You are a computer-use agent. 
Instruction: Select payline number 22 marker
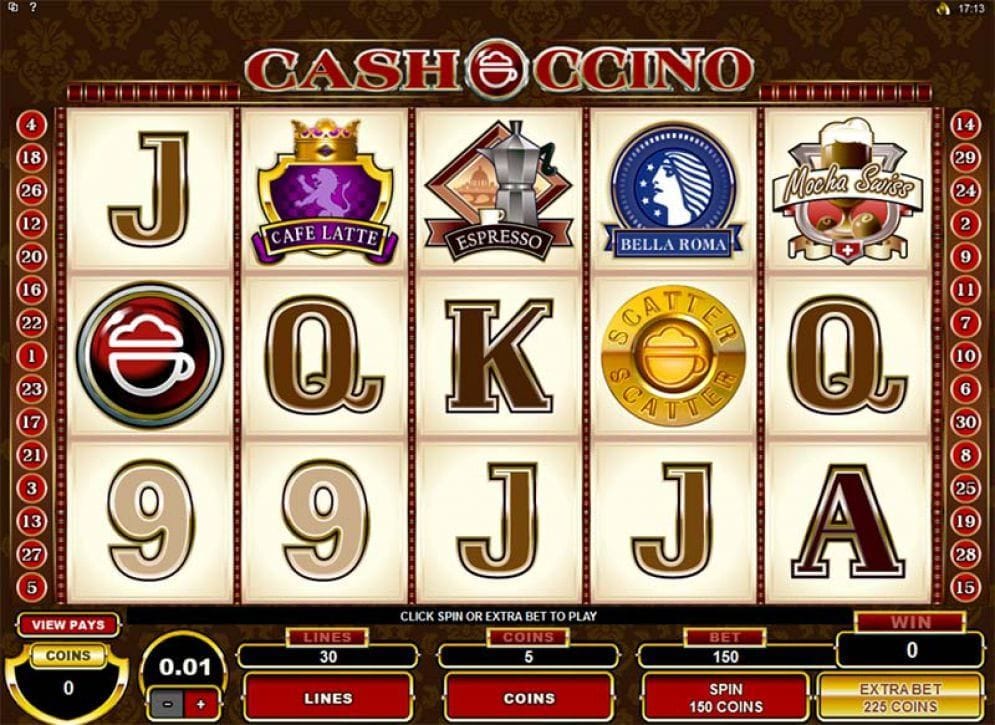(32, 322)
